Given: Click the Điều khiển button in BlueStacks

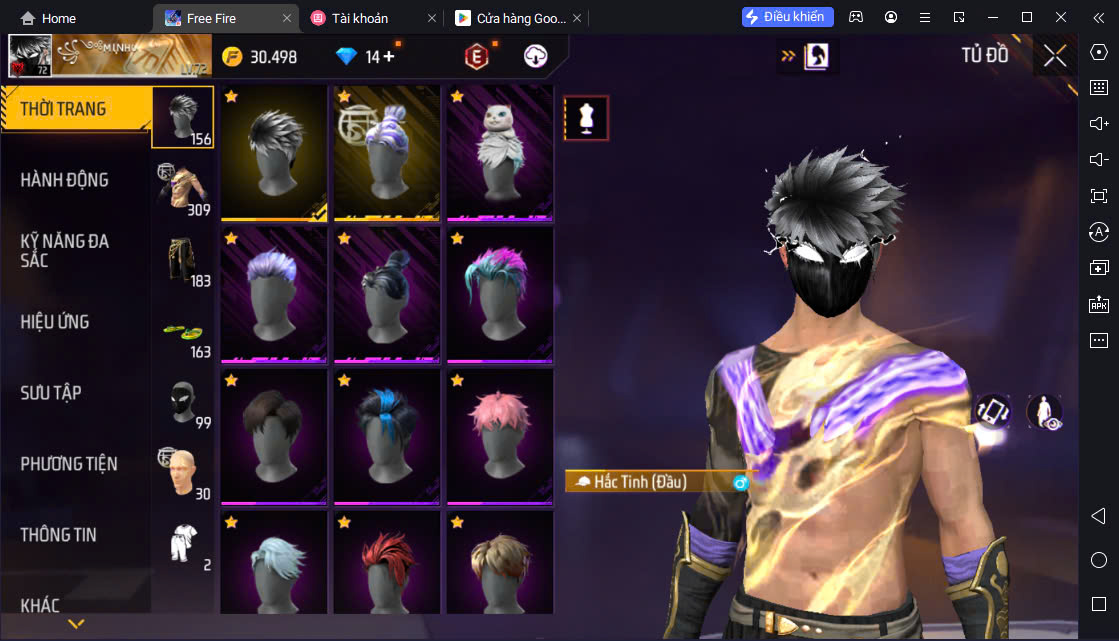Looking at the screenshot, I should point(788,17).
